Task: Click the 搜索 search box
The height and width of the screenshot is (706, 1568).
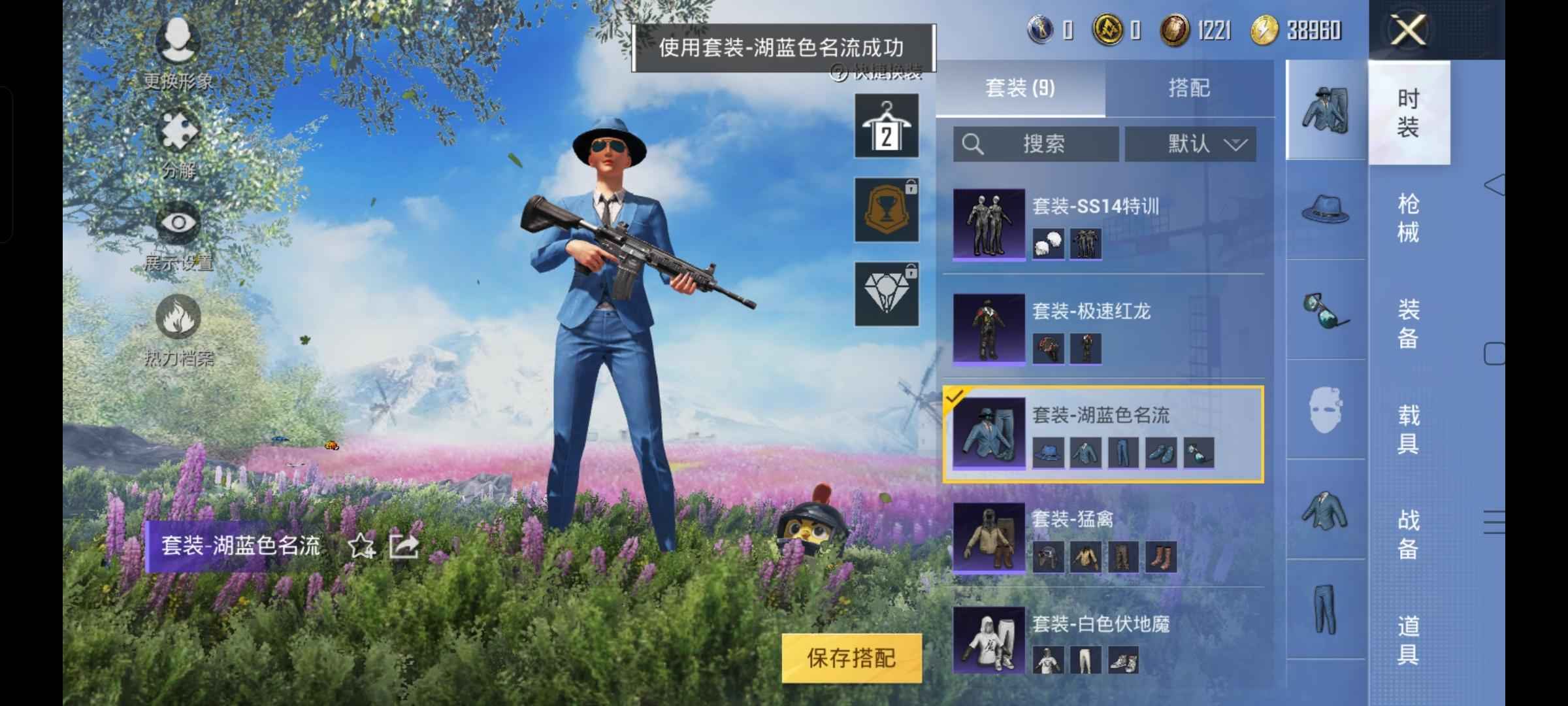Action: (x=1036, y=144)
